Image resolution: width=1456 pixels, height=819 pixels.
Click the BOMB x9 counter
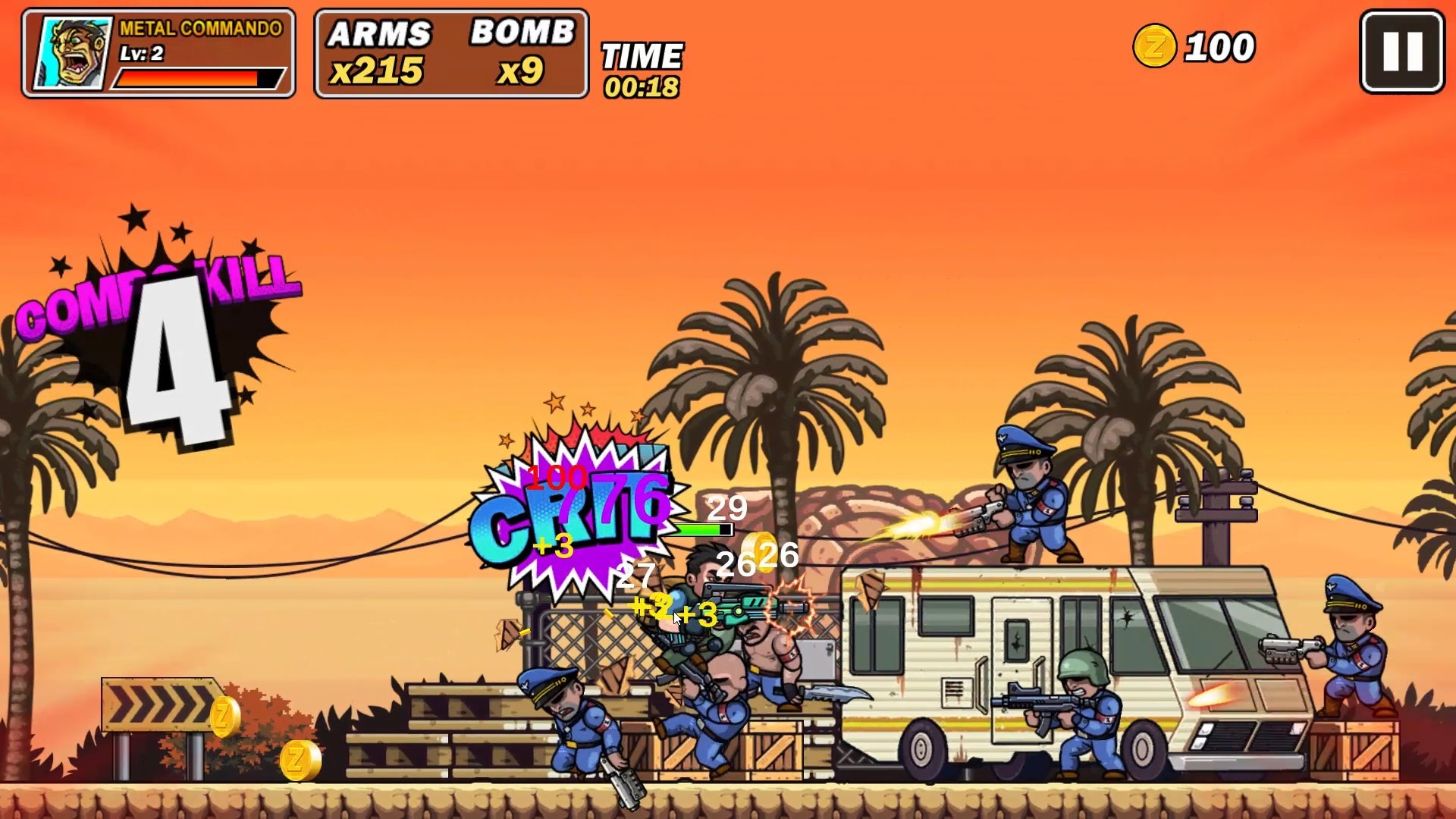pos(523,53)
